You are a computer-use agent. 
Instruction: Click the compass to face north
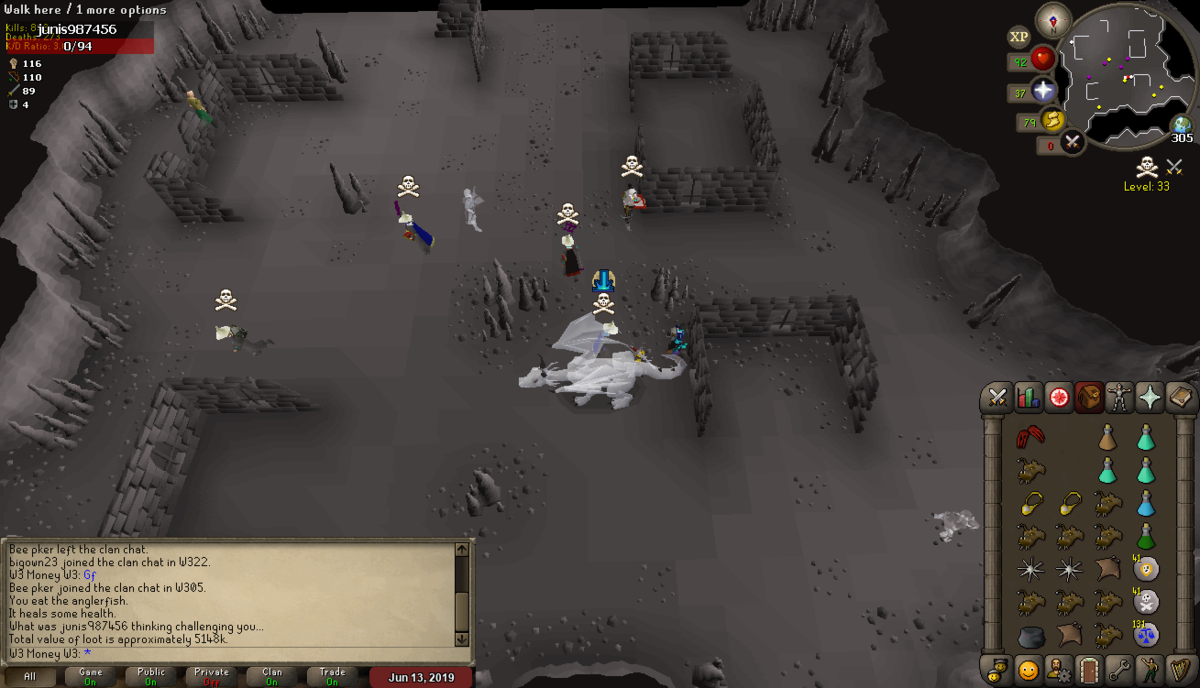pyautogui.click(x=1053, y=19)
